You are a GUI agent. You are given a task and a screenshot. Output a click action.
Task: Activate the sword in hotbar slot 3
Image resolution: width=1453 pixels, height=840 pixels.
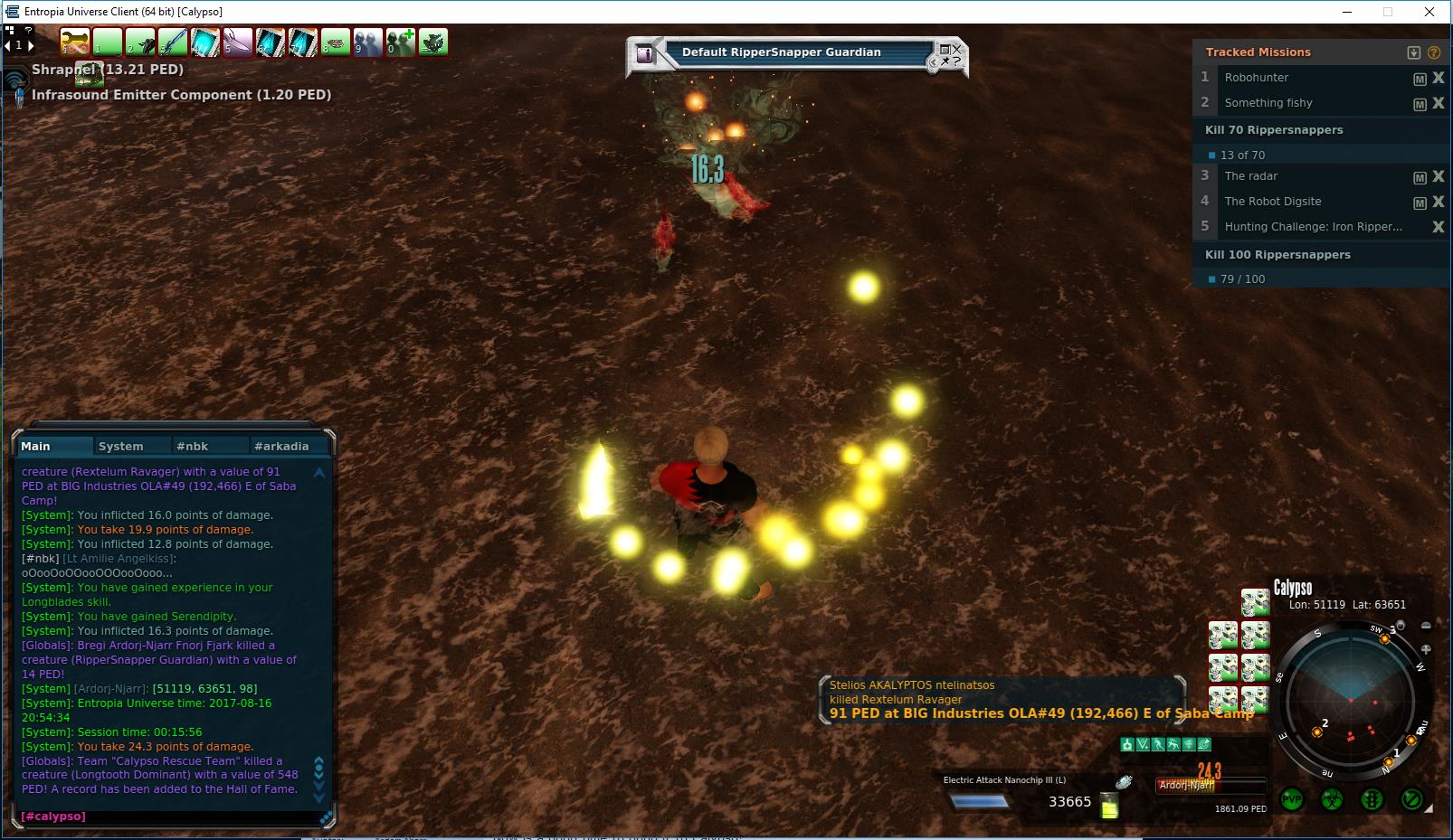coord(172,42)
